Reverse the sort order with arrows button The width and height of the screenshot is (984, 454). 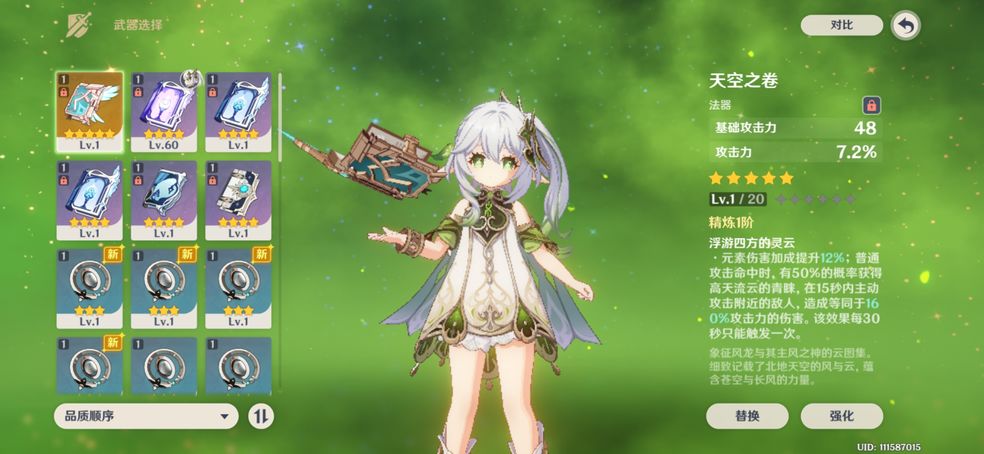coord(260,416)
